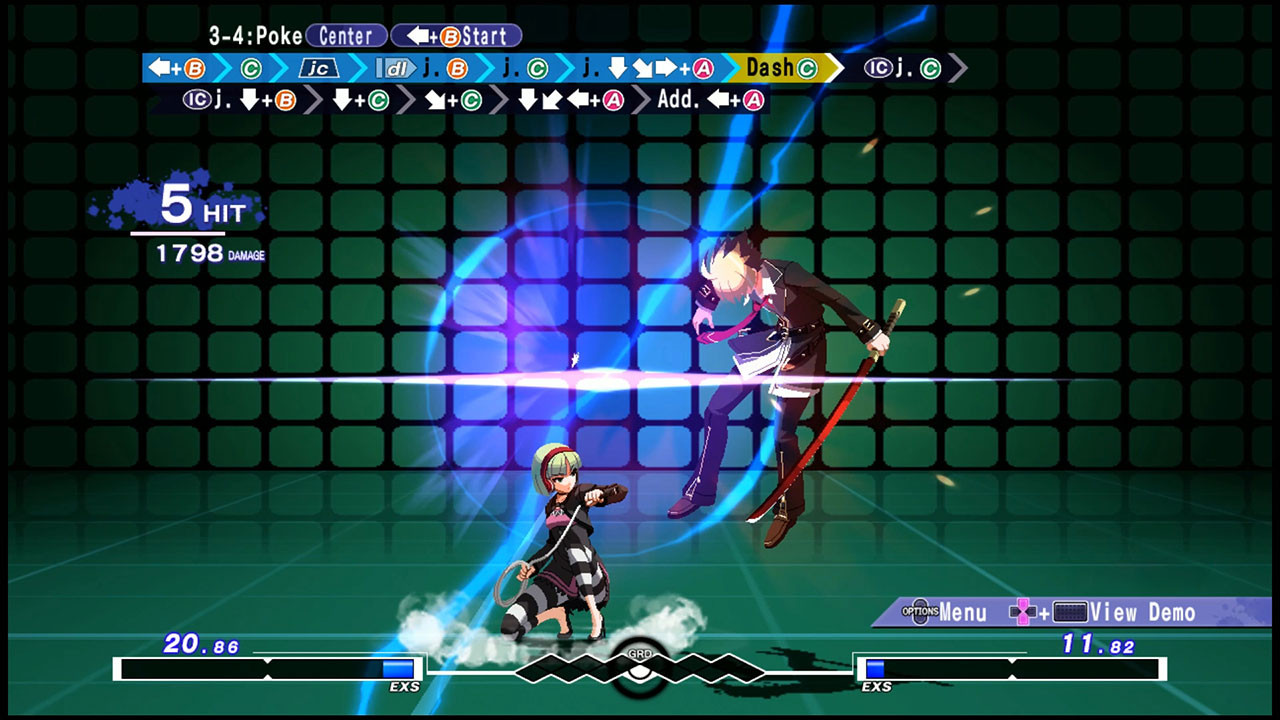Viewport: 1280px width, 720px height.
Task: Select the jc (jump cancel) icon
Action: [317, 70]
